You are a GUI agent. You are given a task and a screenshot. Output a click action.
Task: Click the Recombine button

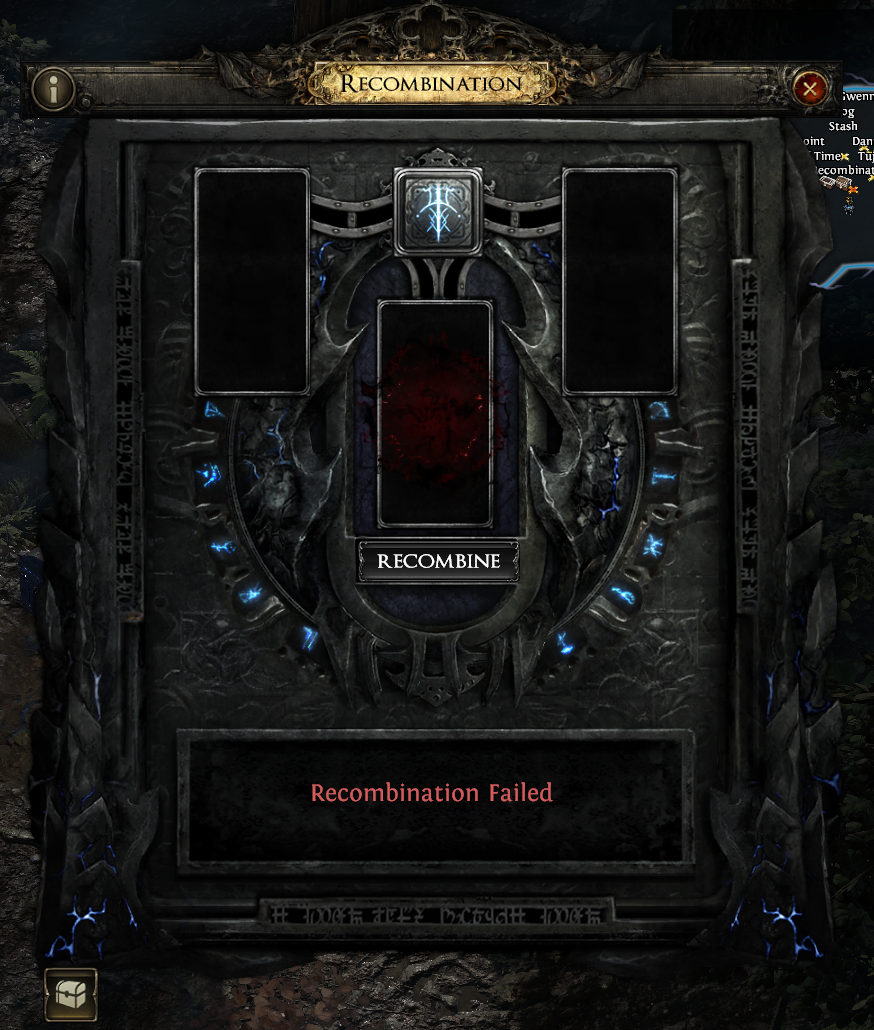pos(438,561)
